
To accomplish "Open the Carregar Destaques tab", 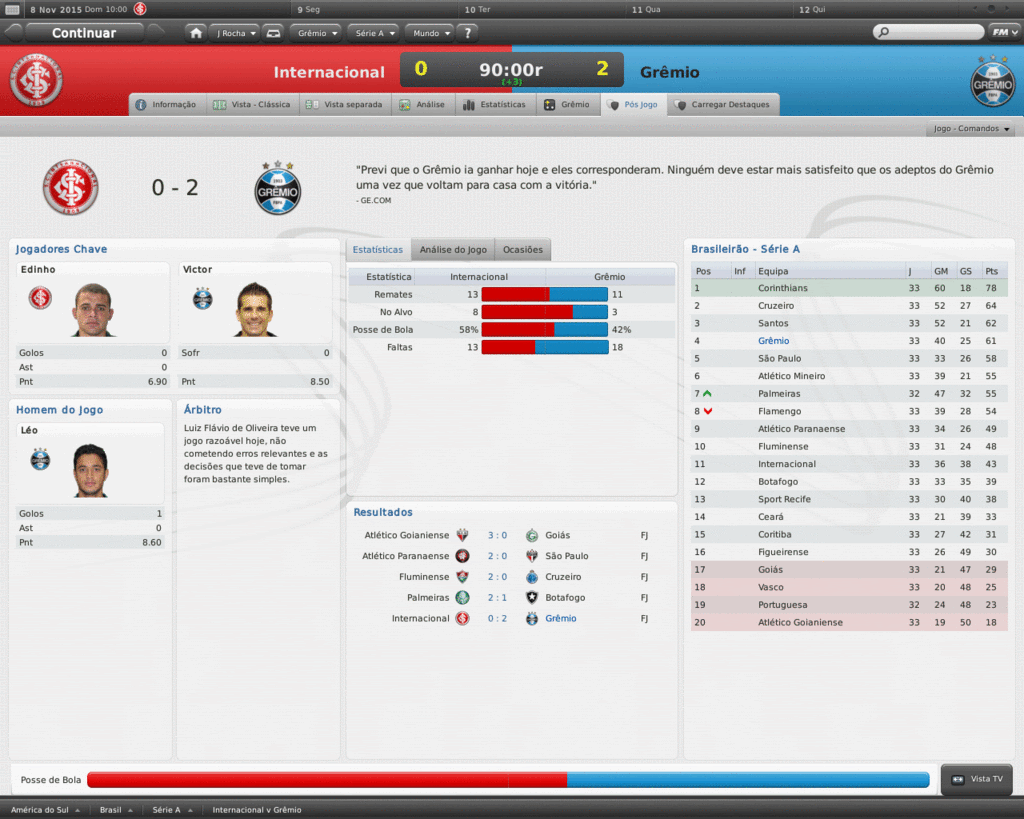I will [x=723, y=104].
